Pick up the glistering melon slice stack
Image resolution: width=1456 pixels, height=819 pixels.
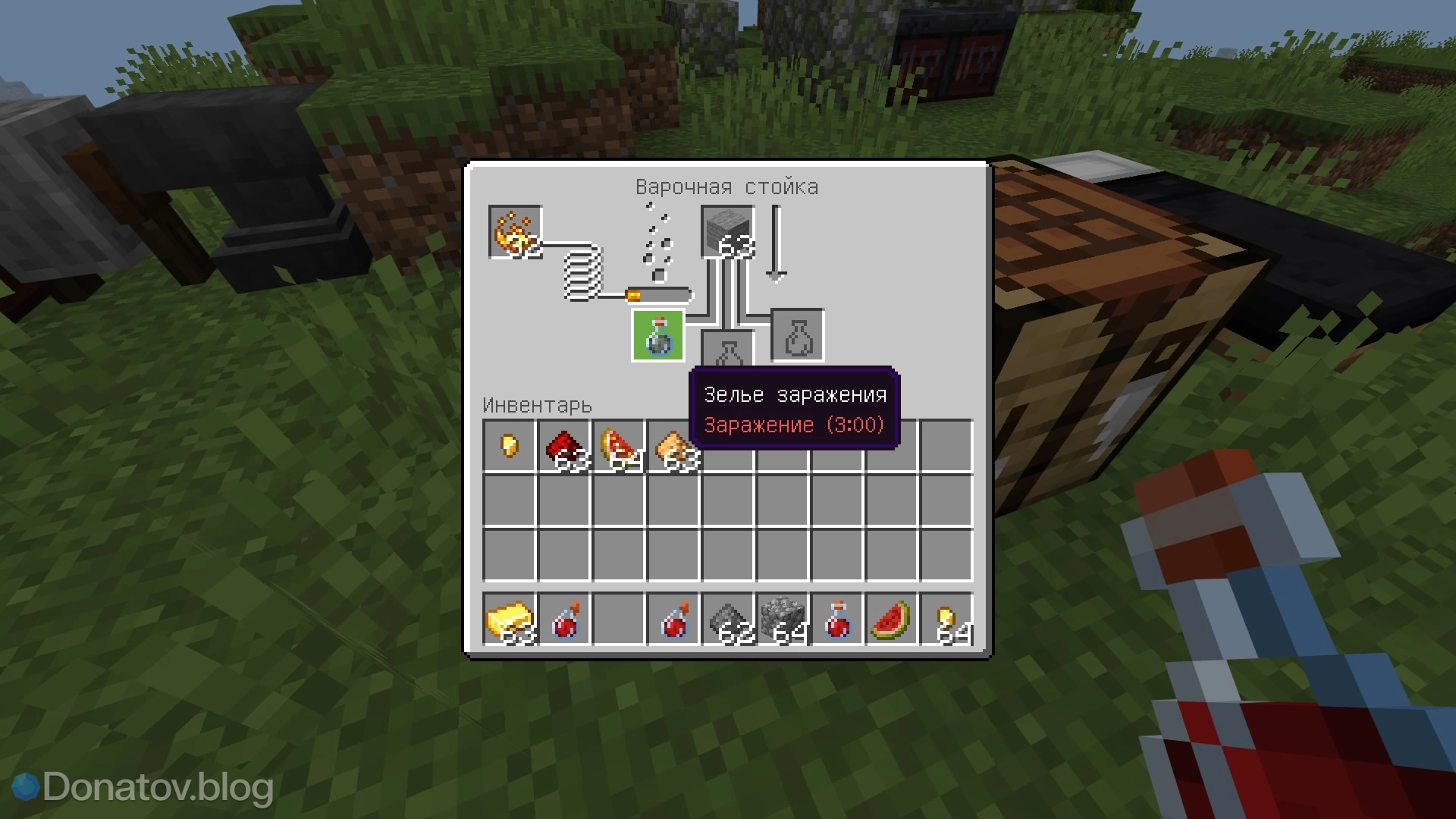tap(620, 446)
